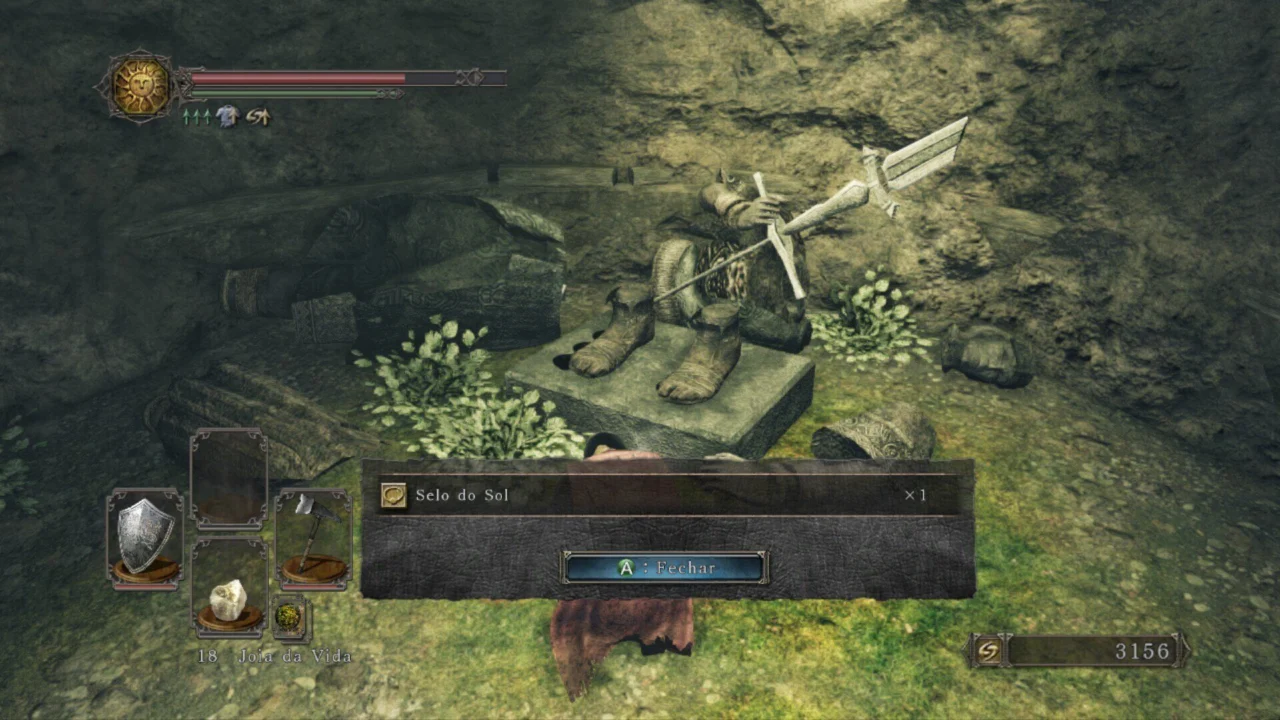The image size is (1280, 720).
Task: Use the Joia da Vida item slot
Action: (229, 597)
